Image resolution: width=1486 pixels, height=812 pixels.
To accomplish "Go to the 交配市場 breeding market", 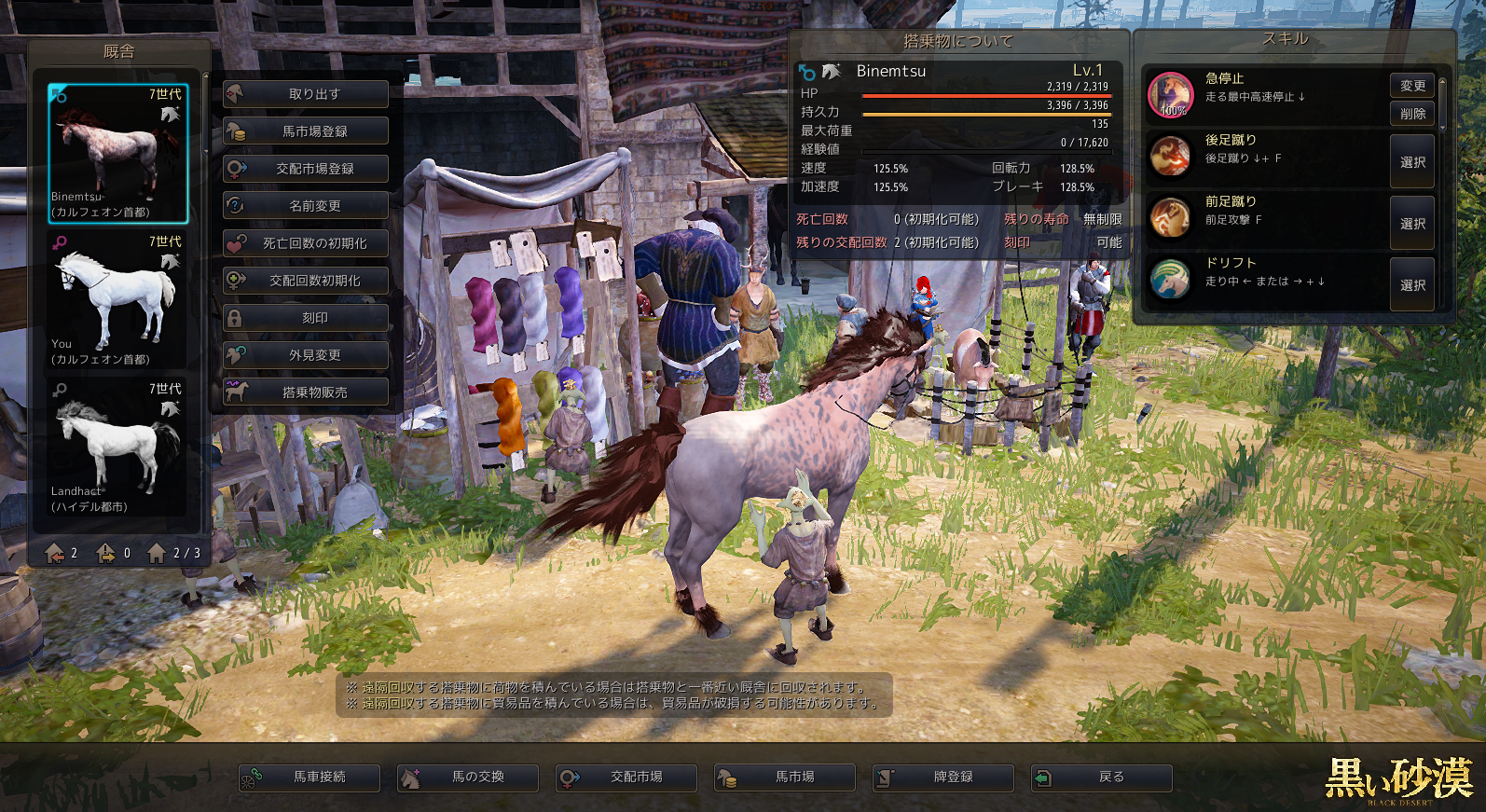I will coord(626,778).
